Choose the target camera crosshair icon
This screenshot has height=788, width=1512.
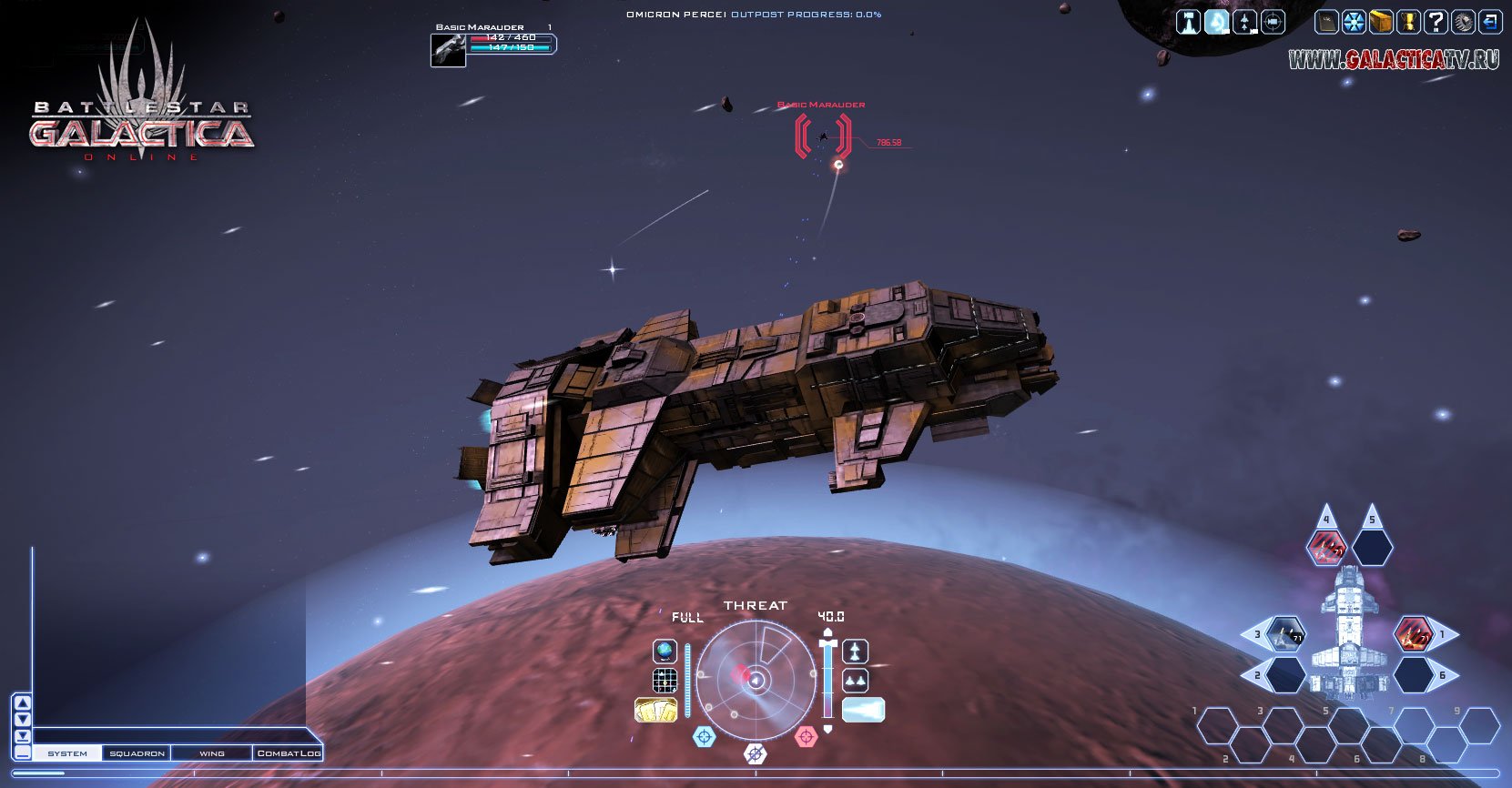pyautogui.click(x=1273, y=22)
